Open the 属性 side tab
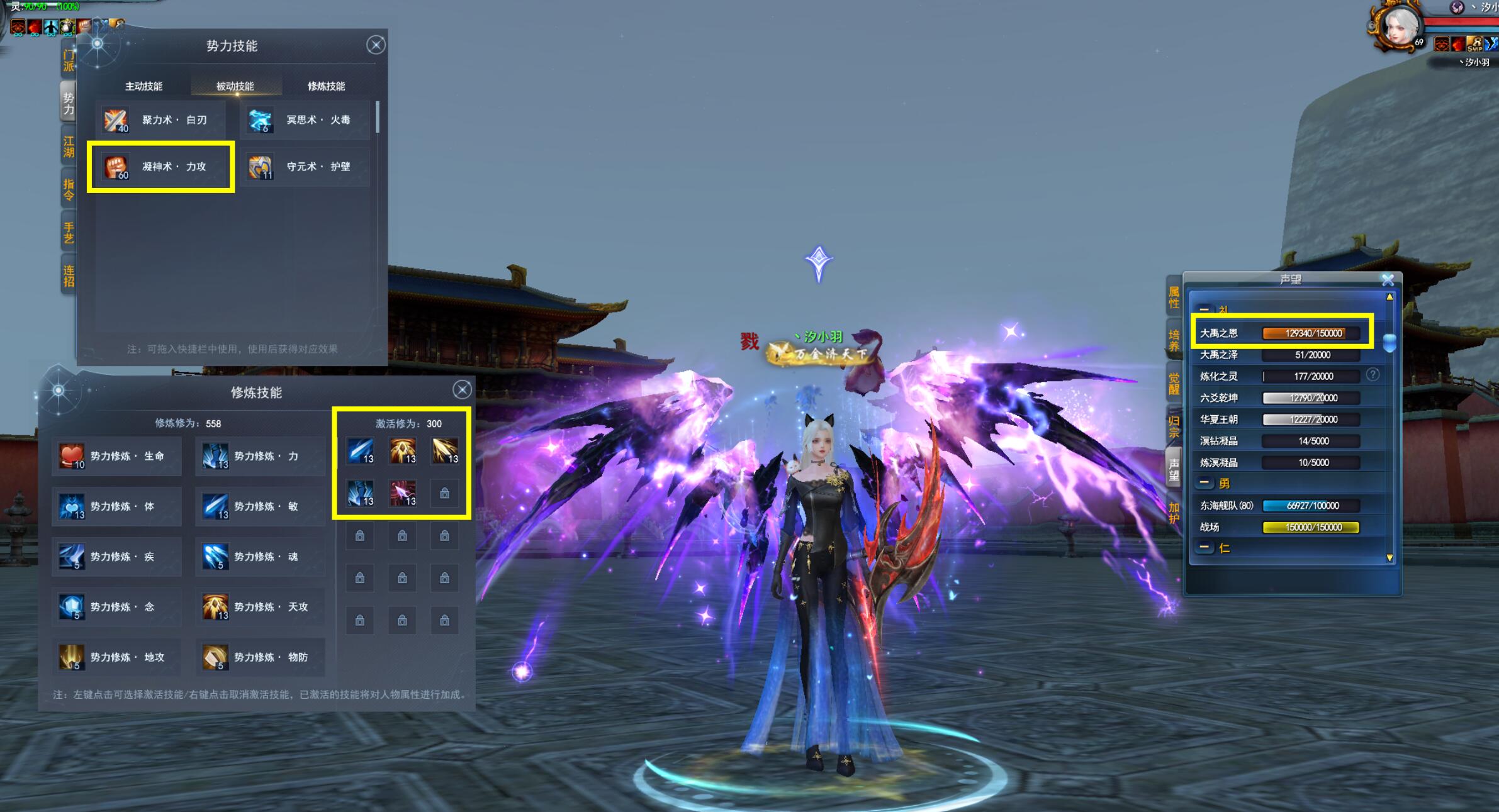The width and height of the screenshot is (1499, 812). point(1174,298)
